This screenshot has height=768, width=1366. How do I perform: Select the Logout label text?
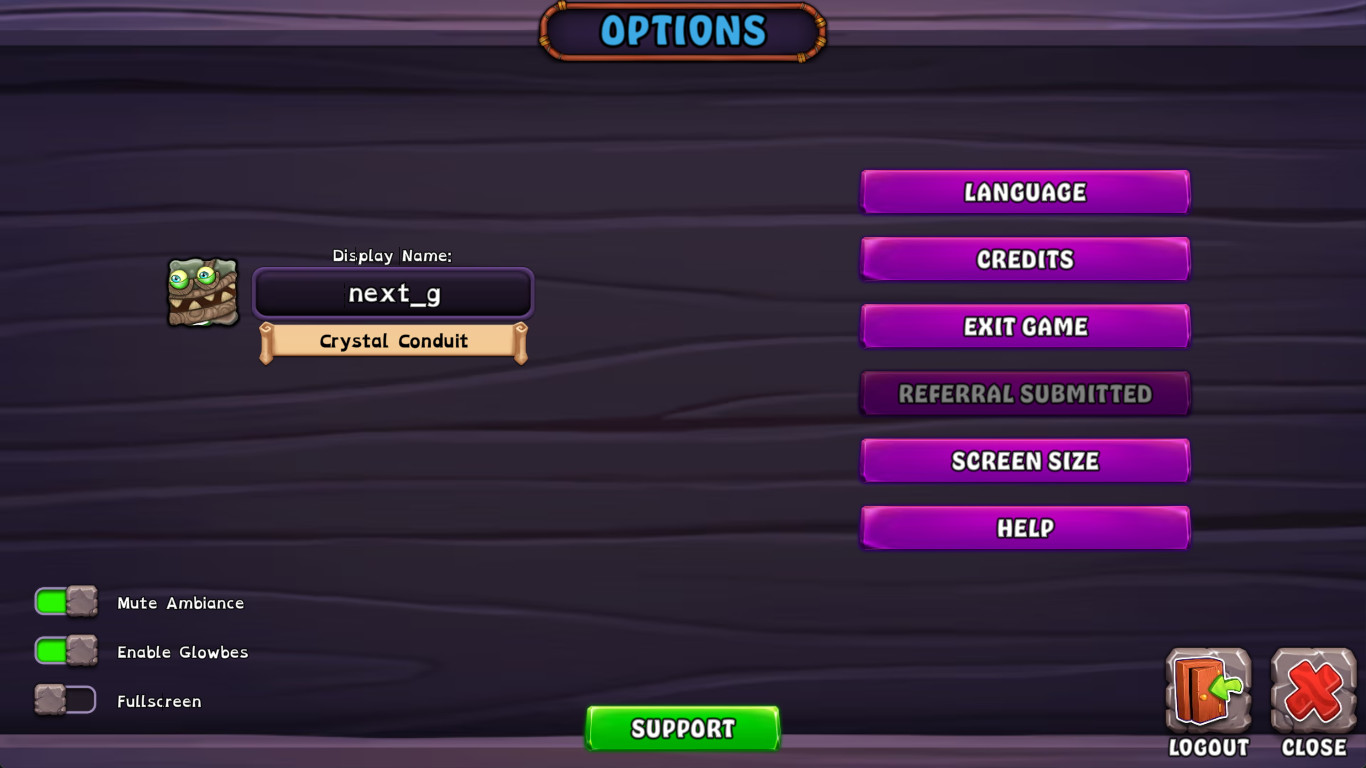click(x=1207, y=747)
